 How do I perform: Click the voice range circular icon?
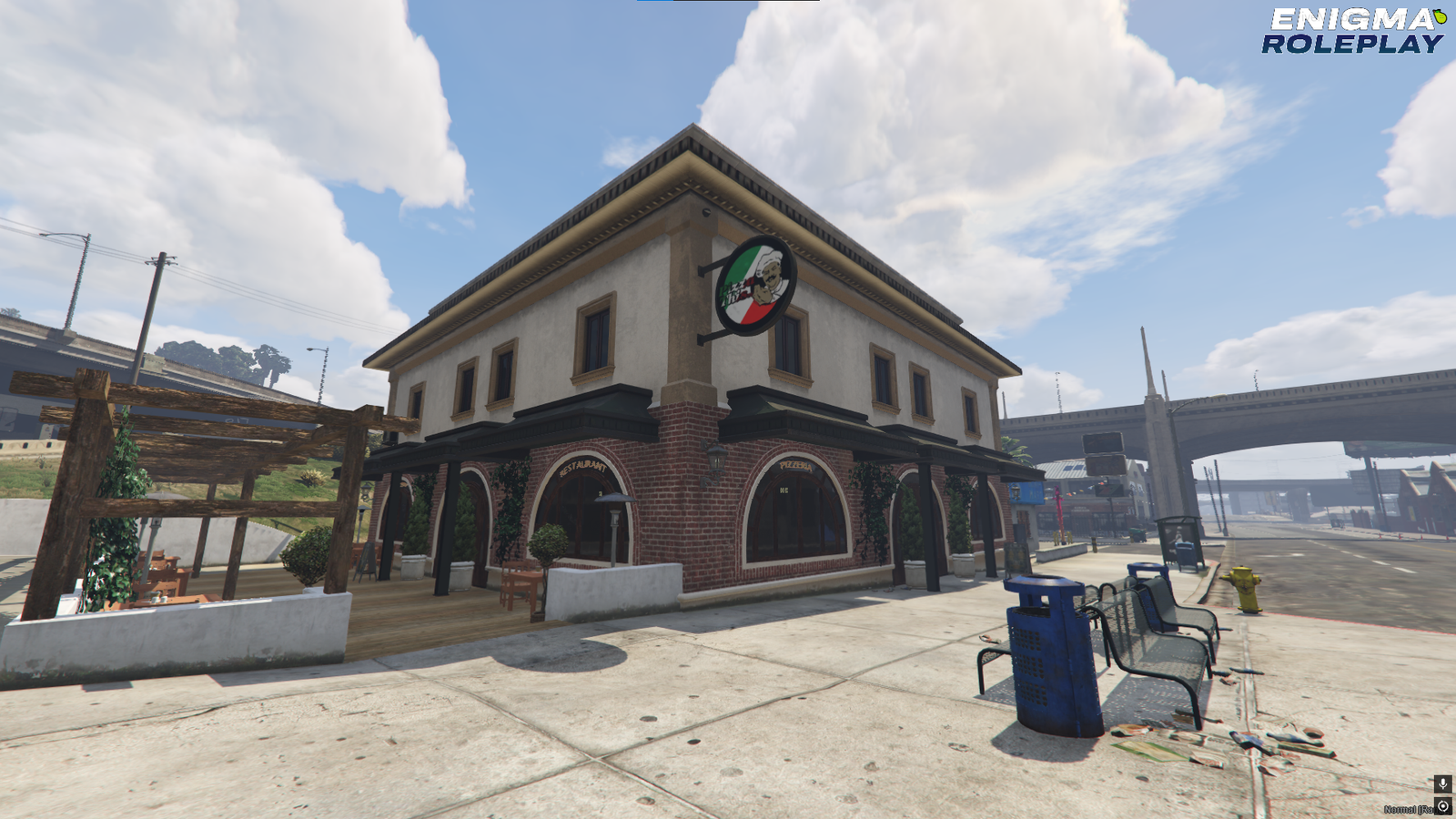coord(1443,807)
